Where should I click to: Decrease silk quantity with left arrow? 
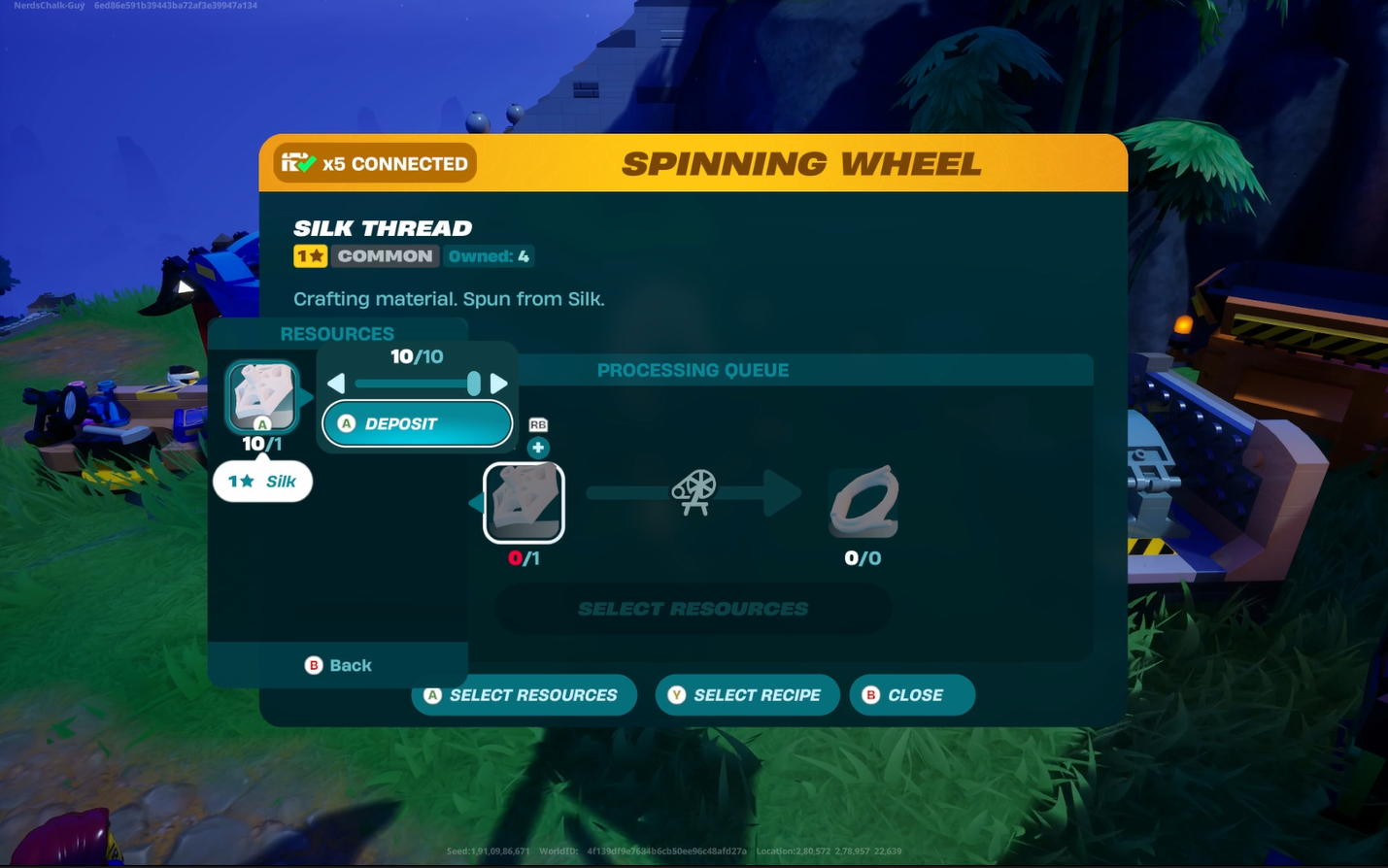coord(336,384)
